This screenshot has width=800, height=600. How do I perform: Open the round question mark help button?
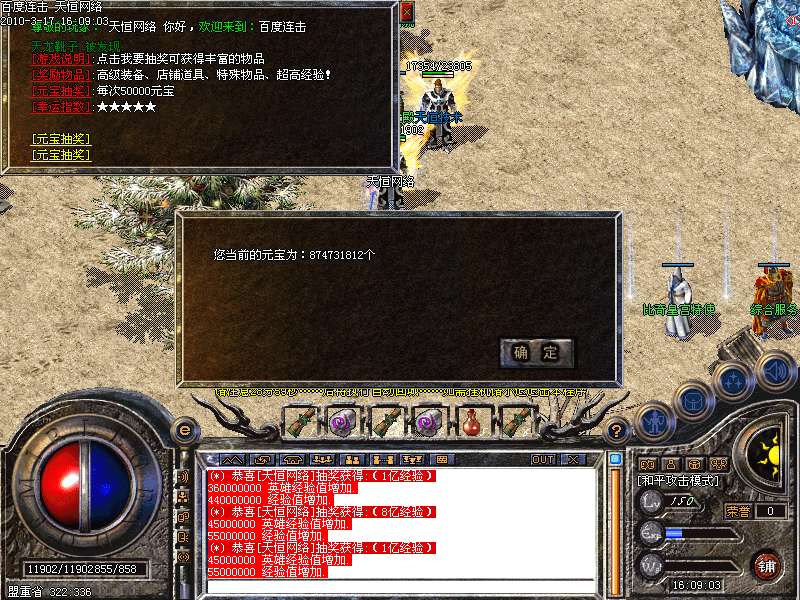[x=618, y=431]
